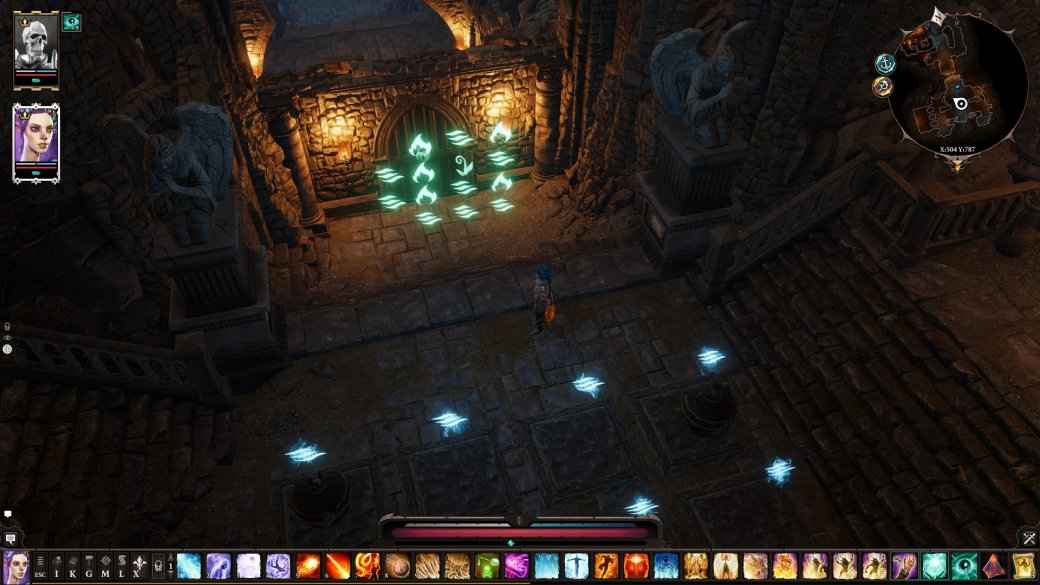Click the gold round button beside minimap

tap(881, 87)
